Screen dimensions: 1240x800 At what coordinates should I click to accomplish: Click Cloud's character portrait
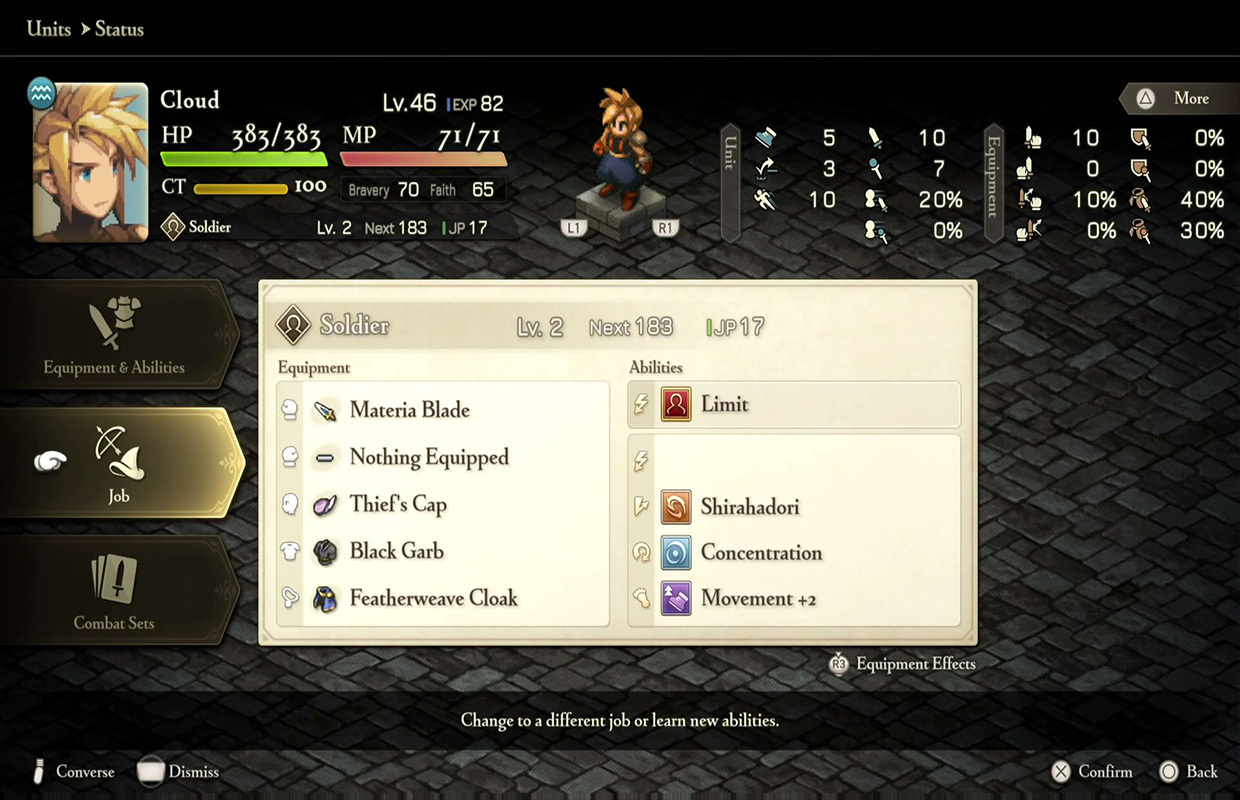[x=90, y=162]
